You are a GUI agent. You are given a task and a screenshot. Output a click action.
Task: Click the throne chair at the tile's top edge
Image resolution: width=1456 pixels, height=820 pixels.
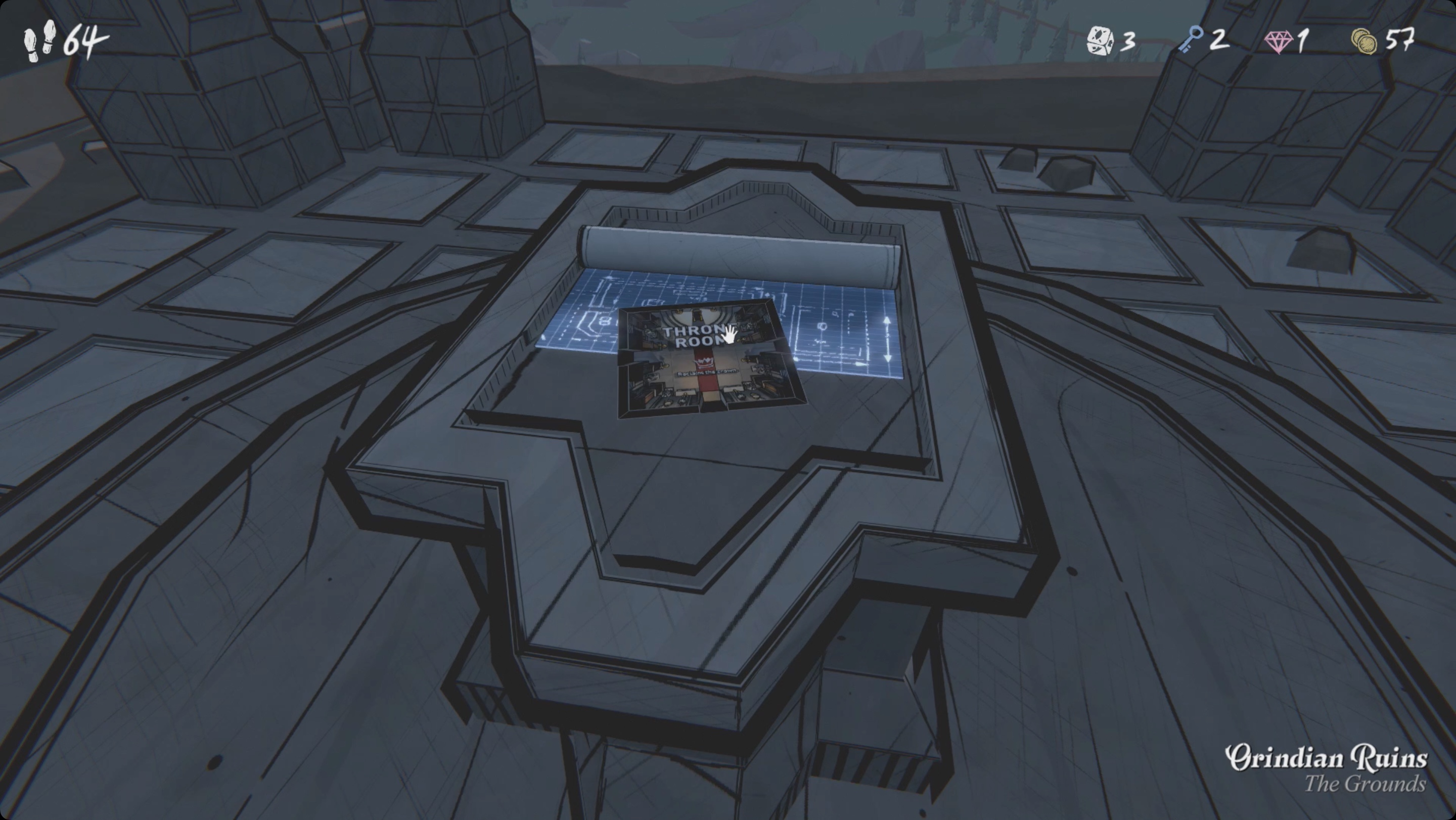pos(697,315)
